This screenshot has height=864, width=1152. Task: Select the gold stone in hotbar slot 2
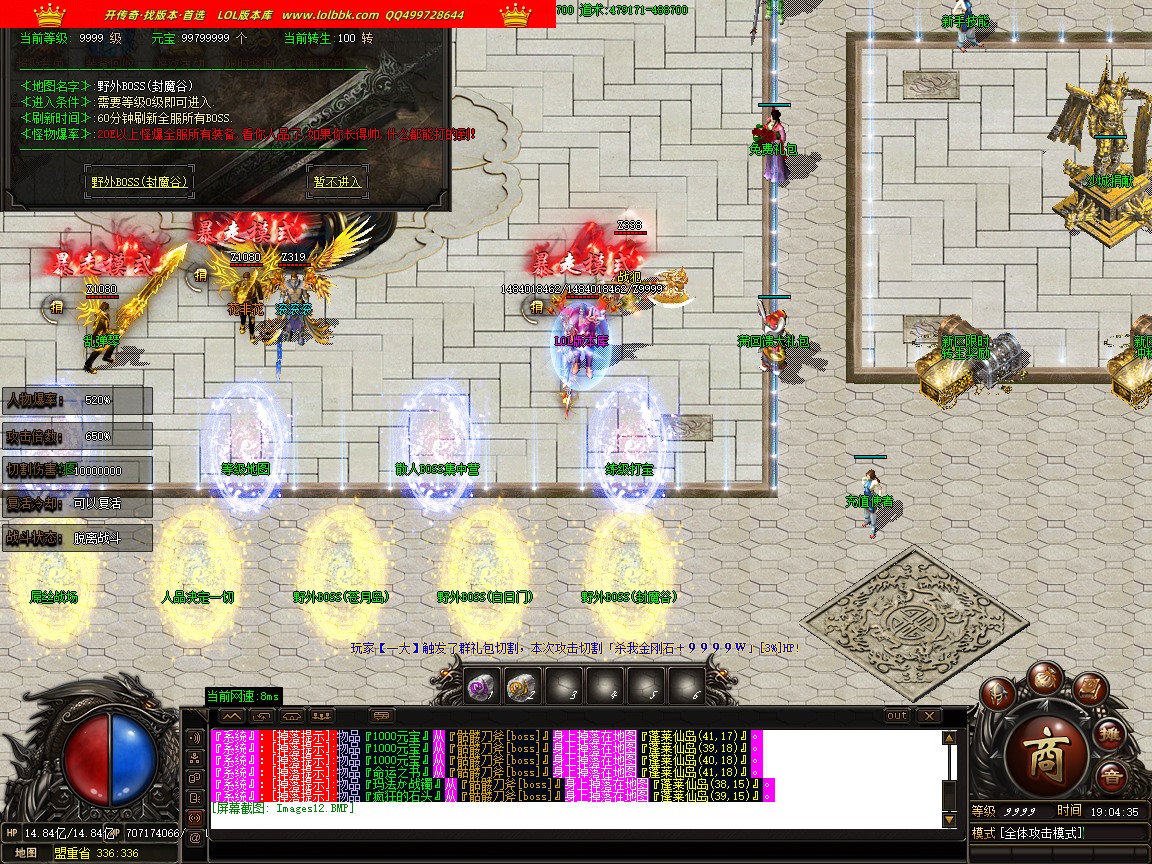520,687
